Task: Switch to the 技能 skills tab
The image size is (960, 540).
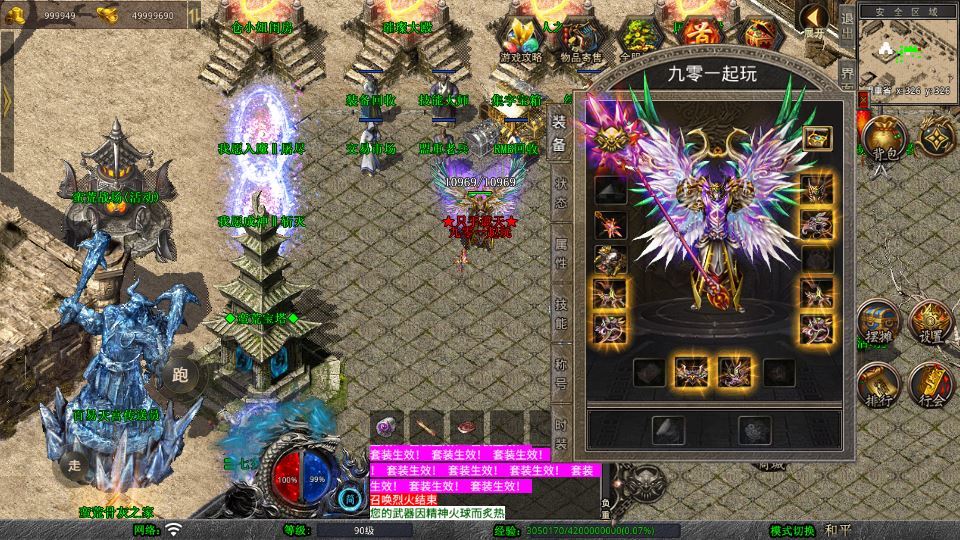Action: (x=561, y=313)
